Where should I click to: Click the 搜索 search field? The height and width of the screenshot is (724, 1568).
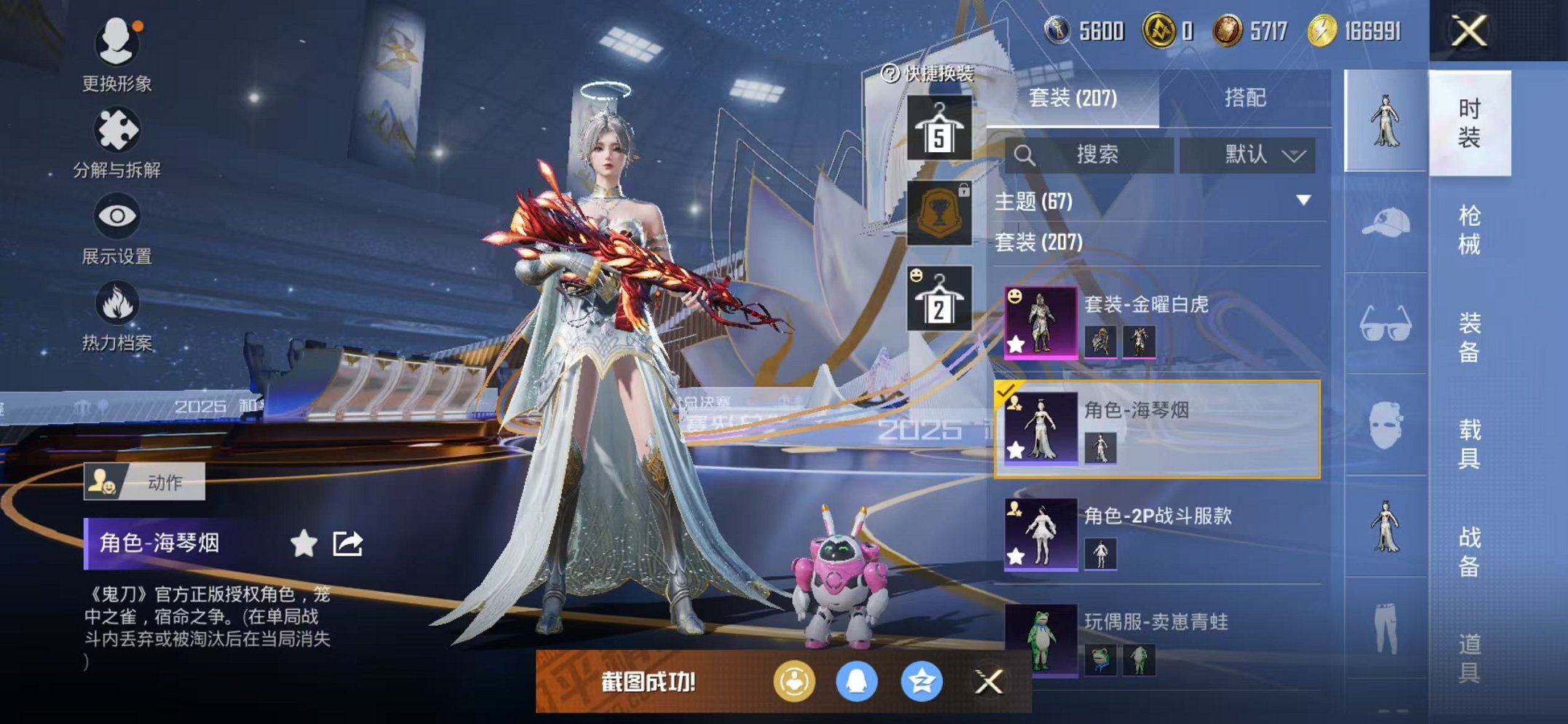[1089, 154]
